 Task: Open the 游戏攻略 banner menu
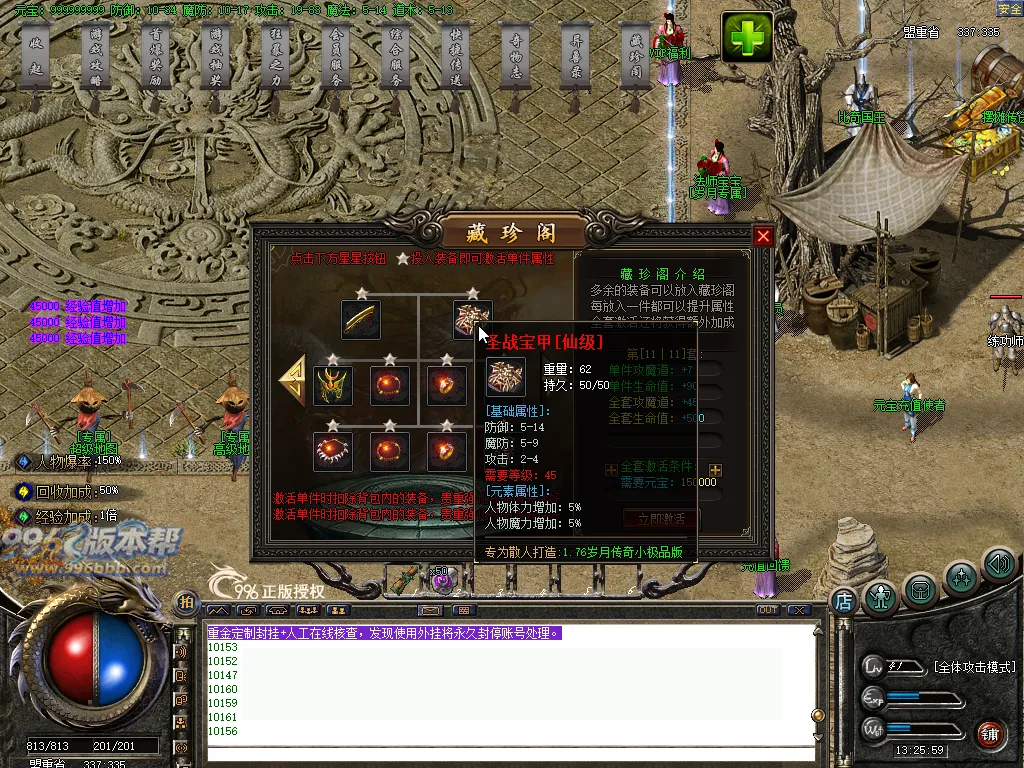tap(95, 65)
